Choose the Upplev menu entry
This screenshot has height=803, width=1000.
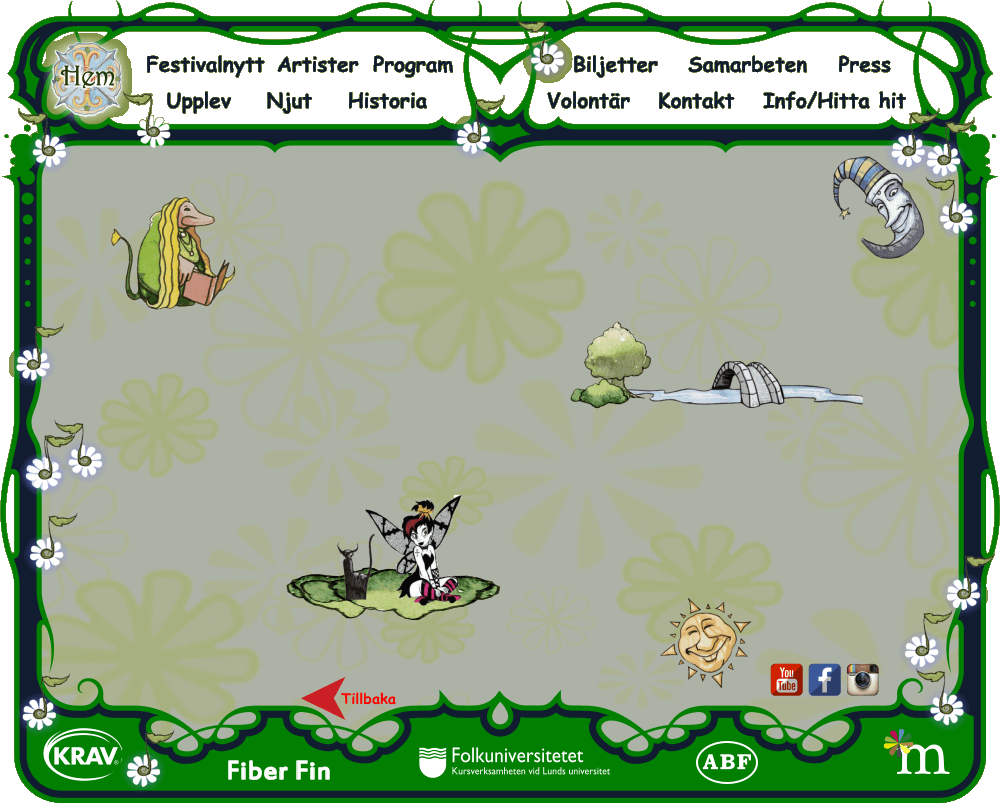199,102
